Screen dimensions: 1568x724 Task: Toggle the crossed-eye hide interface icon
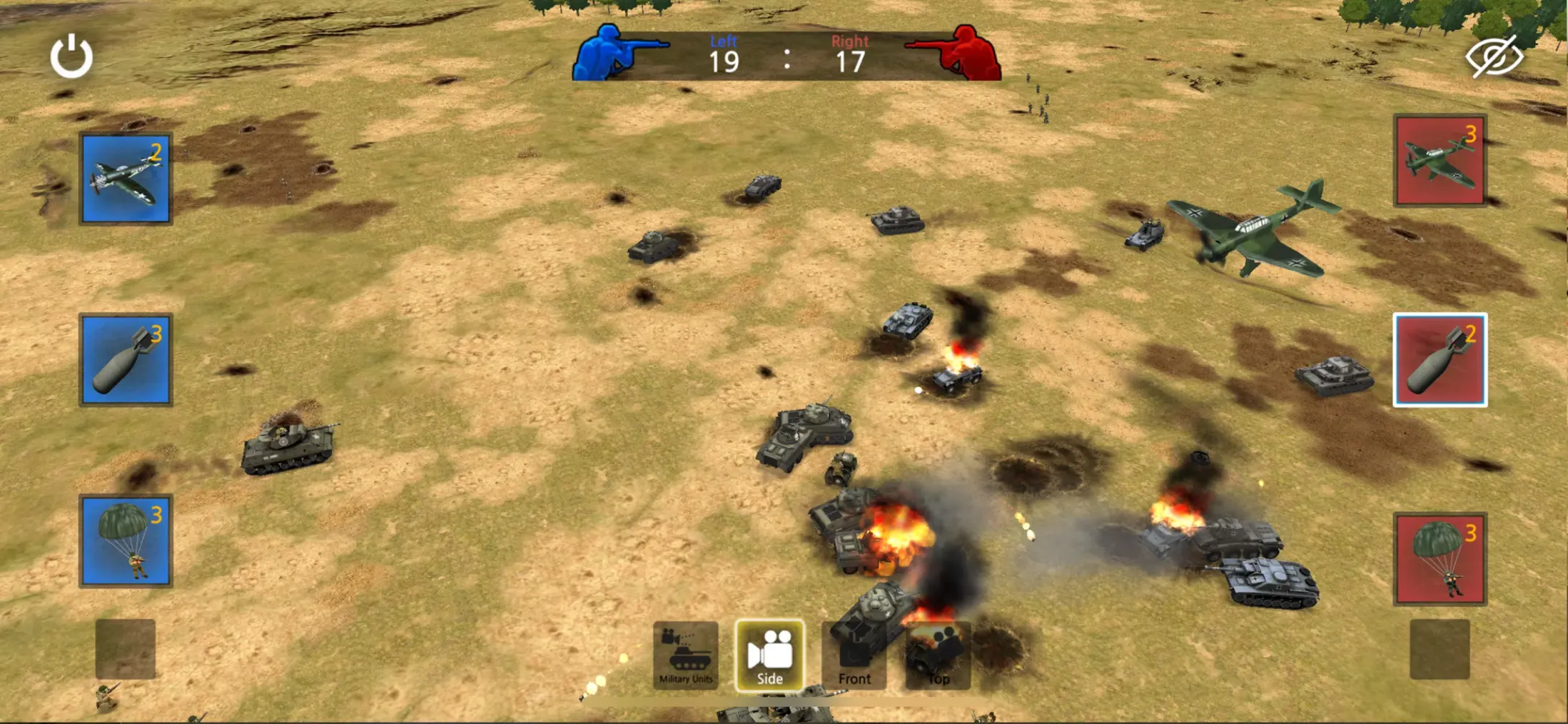click(x=1494, y=56)
